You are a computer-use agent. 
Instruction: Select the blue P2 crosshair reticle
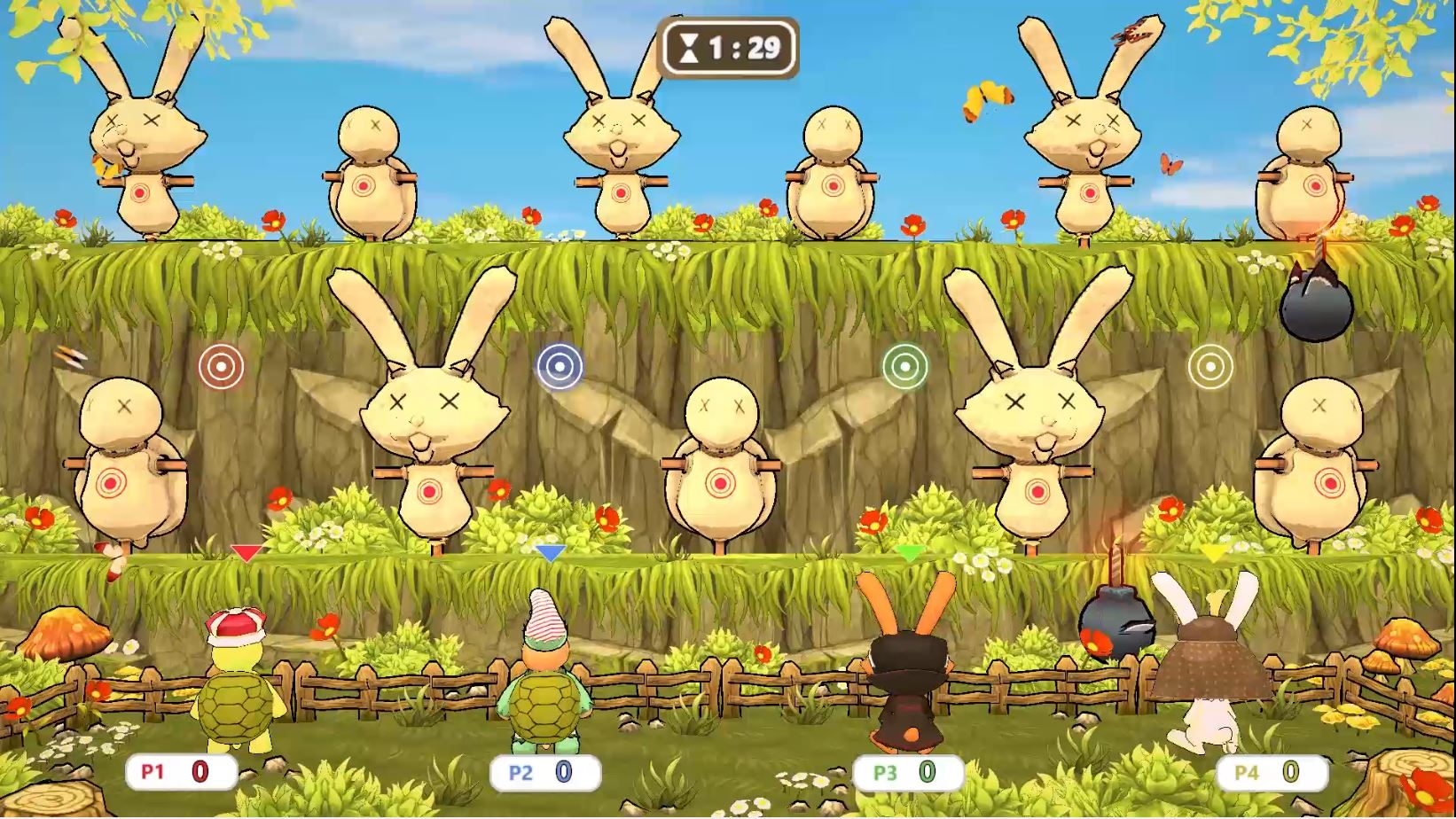pos(561,365)
